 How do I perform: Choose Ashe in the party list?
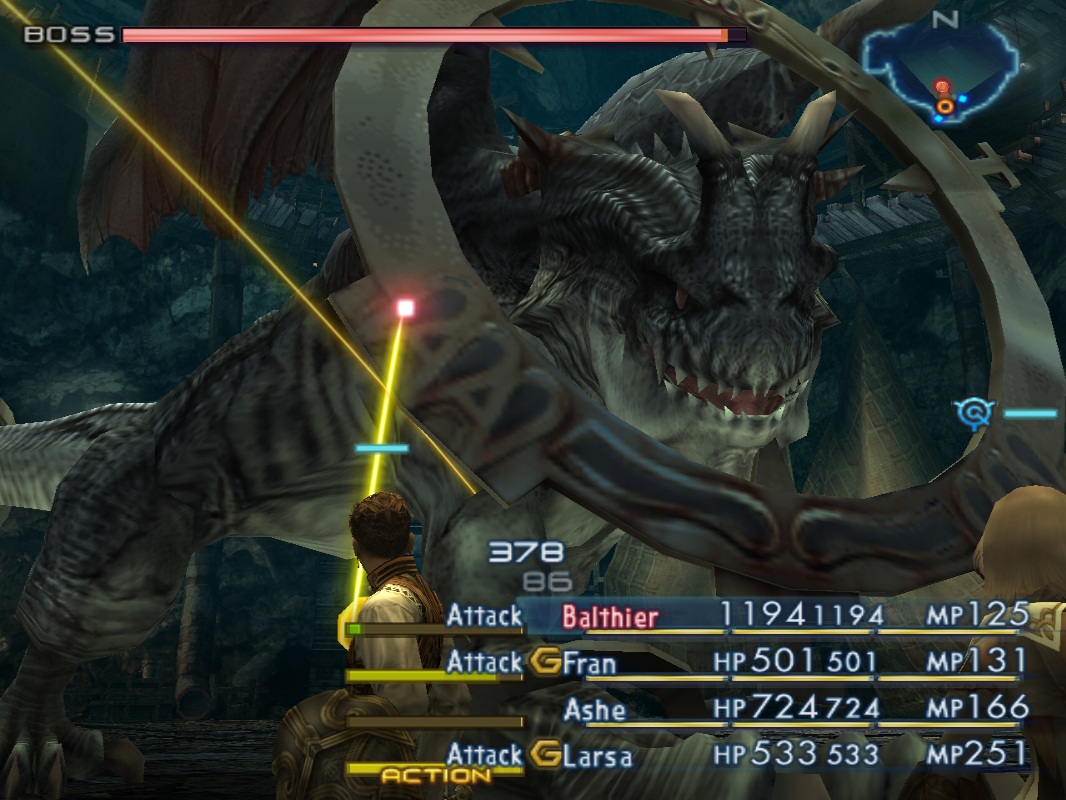click(x=594, y=709)
